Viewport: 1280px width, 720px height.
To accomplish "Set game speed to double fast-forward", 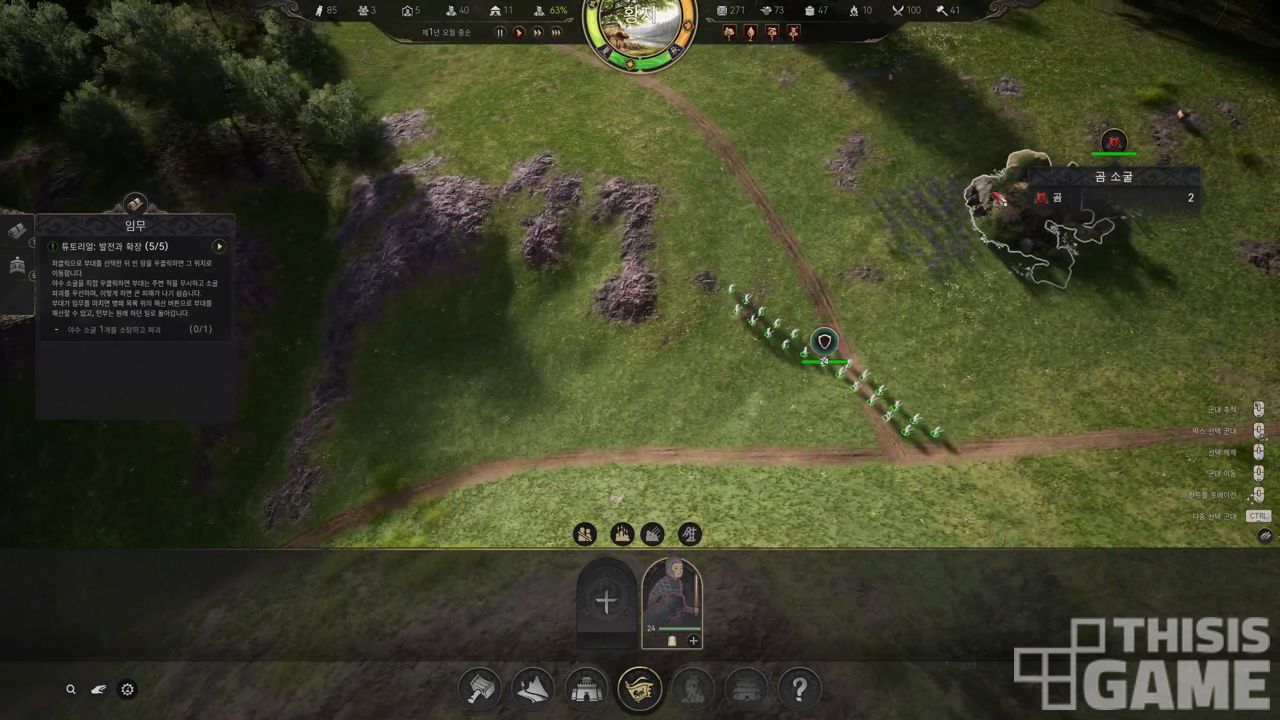I will pos(538,32).
